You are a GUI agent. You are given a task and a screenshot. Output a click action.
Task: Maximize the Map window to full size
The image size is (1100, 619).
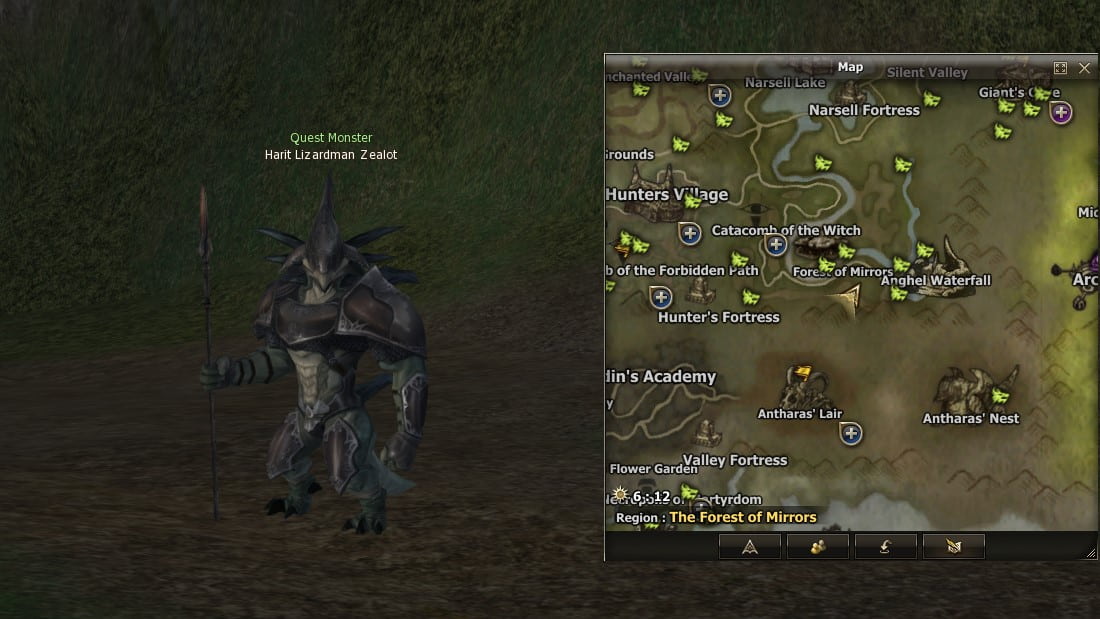(1061, 68)
